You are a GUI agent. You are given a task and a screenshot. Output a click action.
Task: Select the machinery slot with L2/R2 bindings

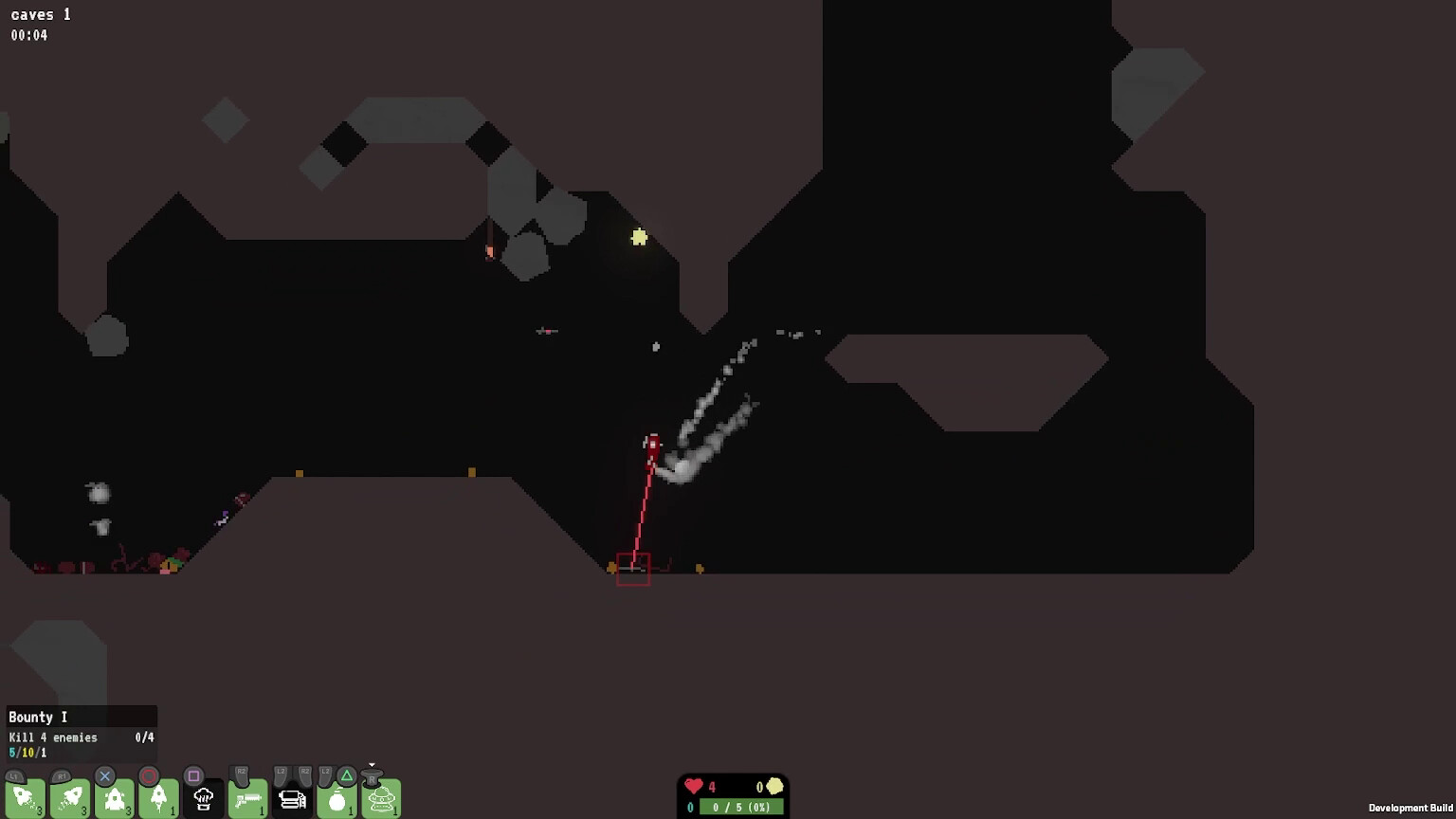tap(292, 799)
